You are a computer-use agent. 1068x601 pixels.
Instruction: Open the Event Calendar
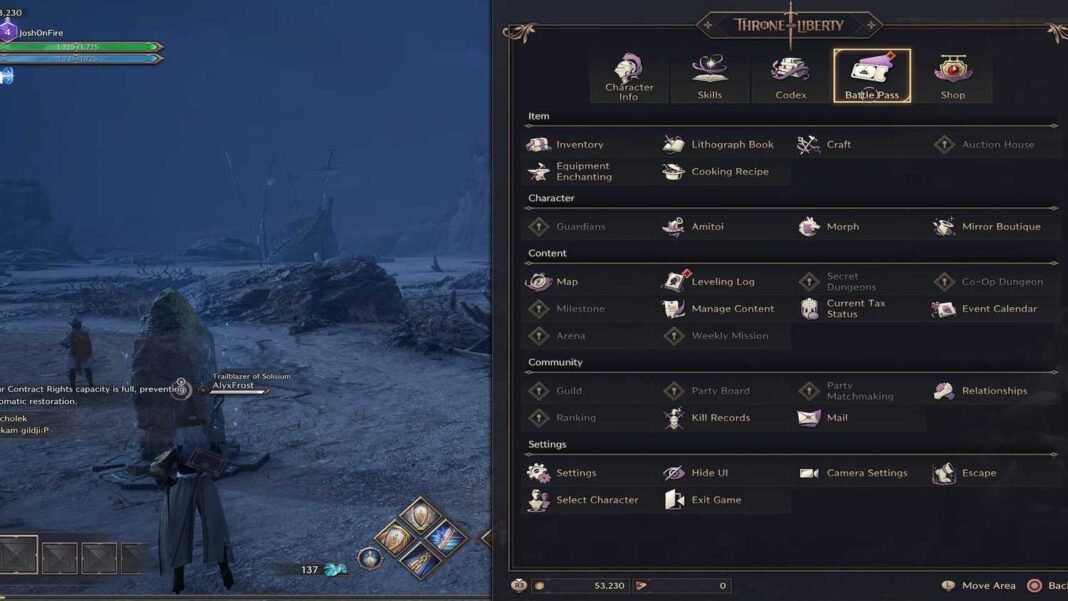click(998, 309)
